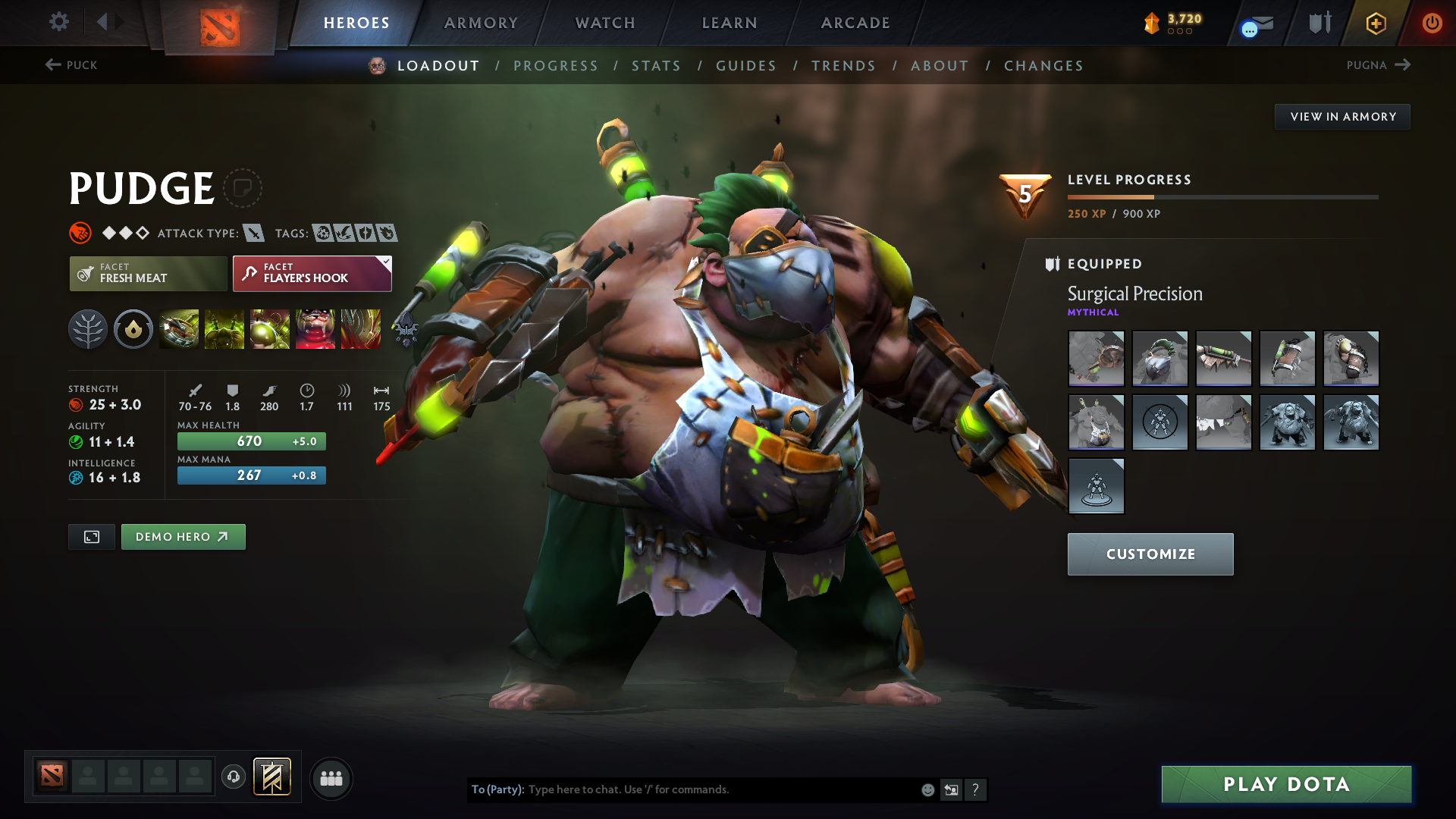Switch to the Armory tab
The image size is (1456, 819).
click(480, 23)
